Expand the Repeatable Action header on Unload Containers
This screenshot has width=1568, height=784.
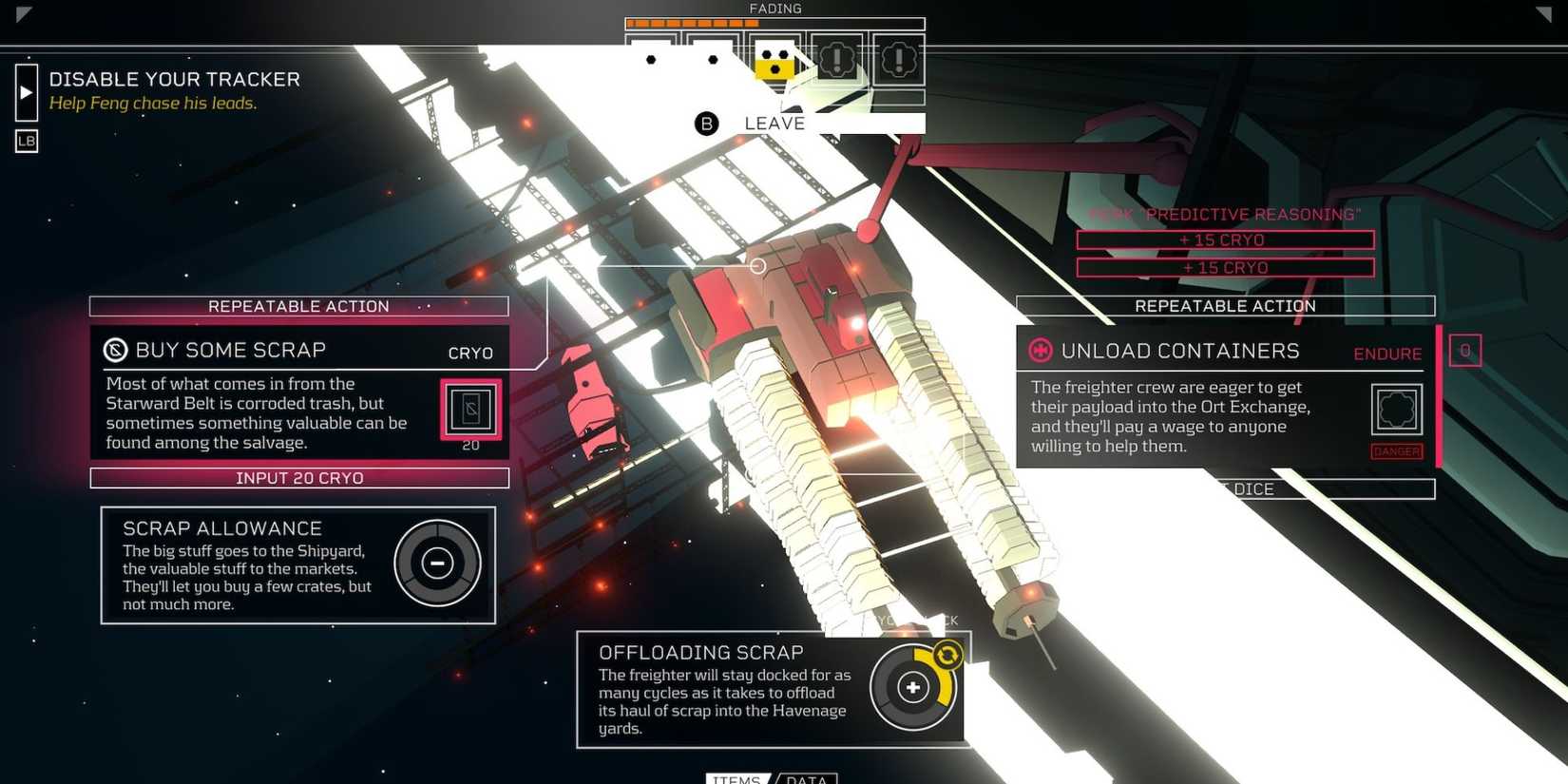tap(1225, 306)
